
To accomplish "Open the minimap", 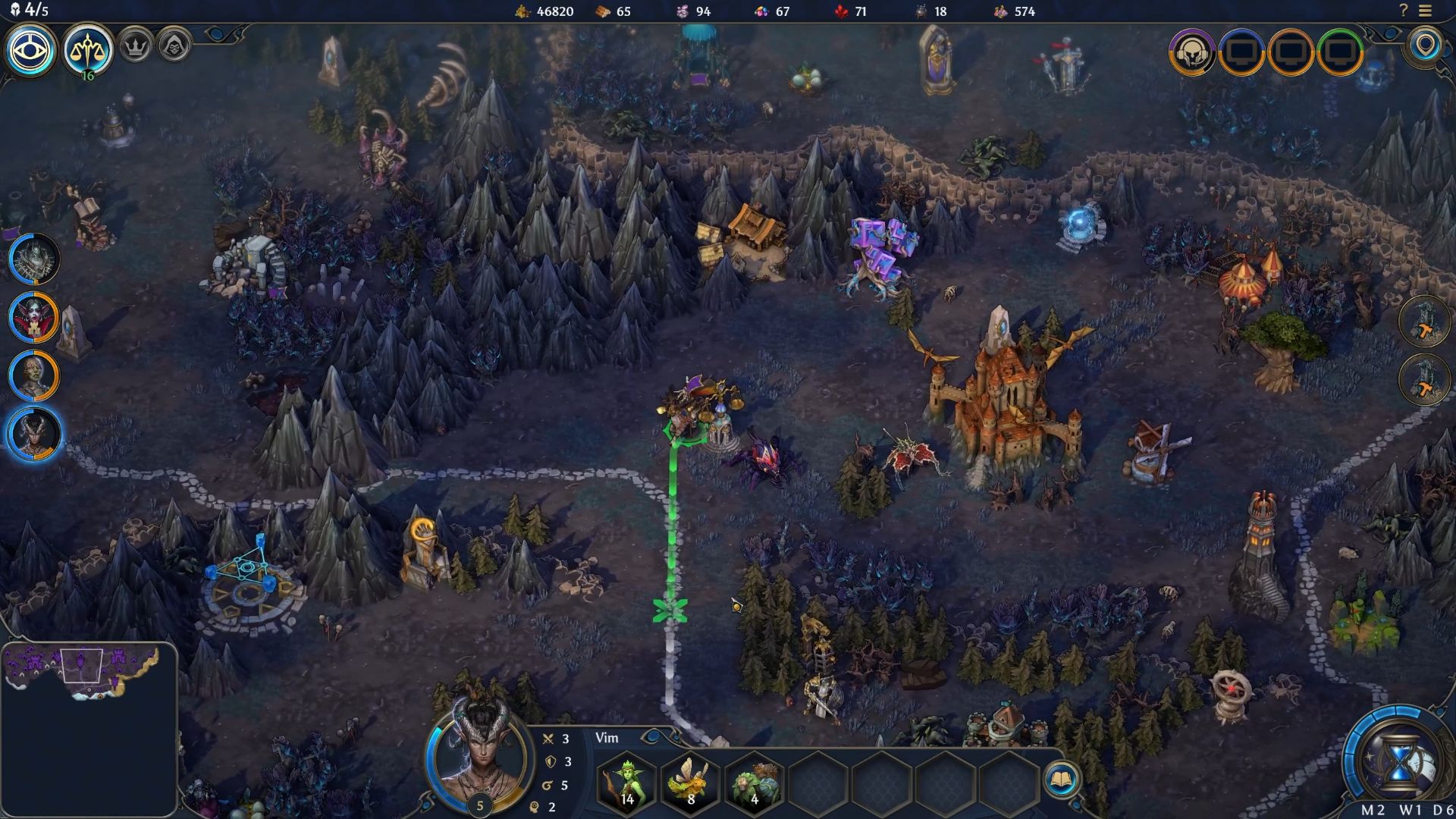I will click(x=89, y=730).
